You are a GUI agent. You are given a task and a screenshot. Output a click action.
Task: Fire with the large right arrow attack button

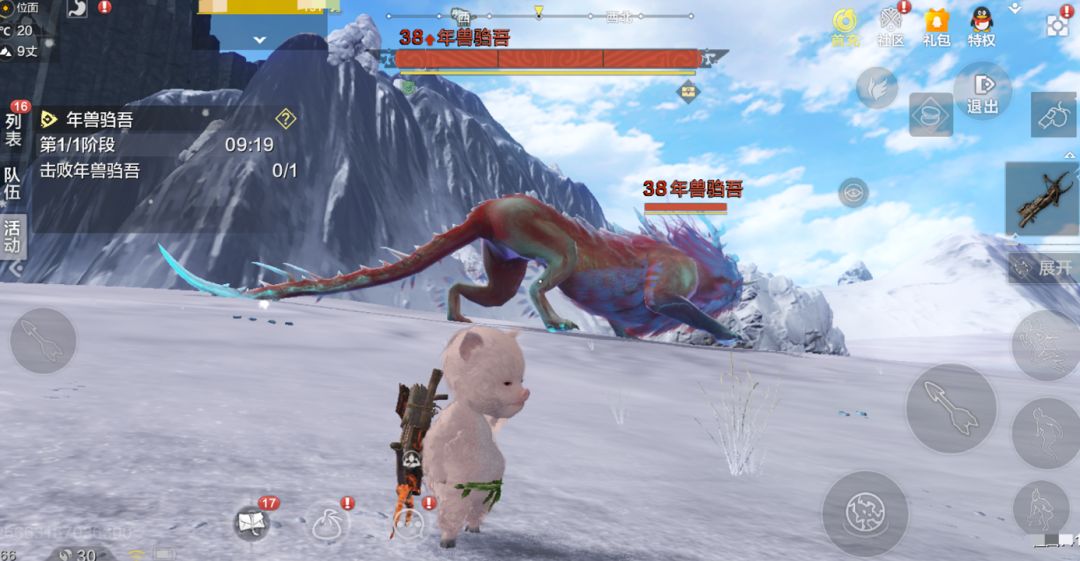pyautogui.click(x=950, y=408)
